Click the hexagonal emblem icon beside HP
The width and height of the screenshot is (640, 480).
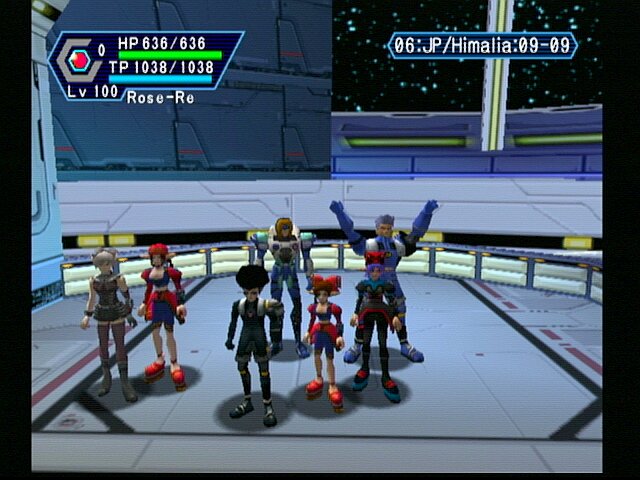(76, 61)
